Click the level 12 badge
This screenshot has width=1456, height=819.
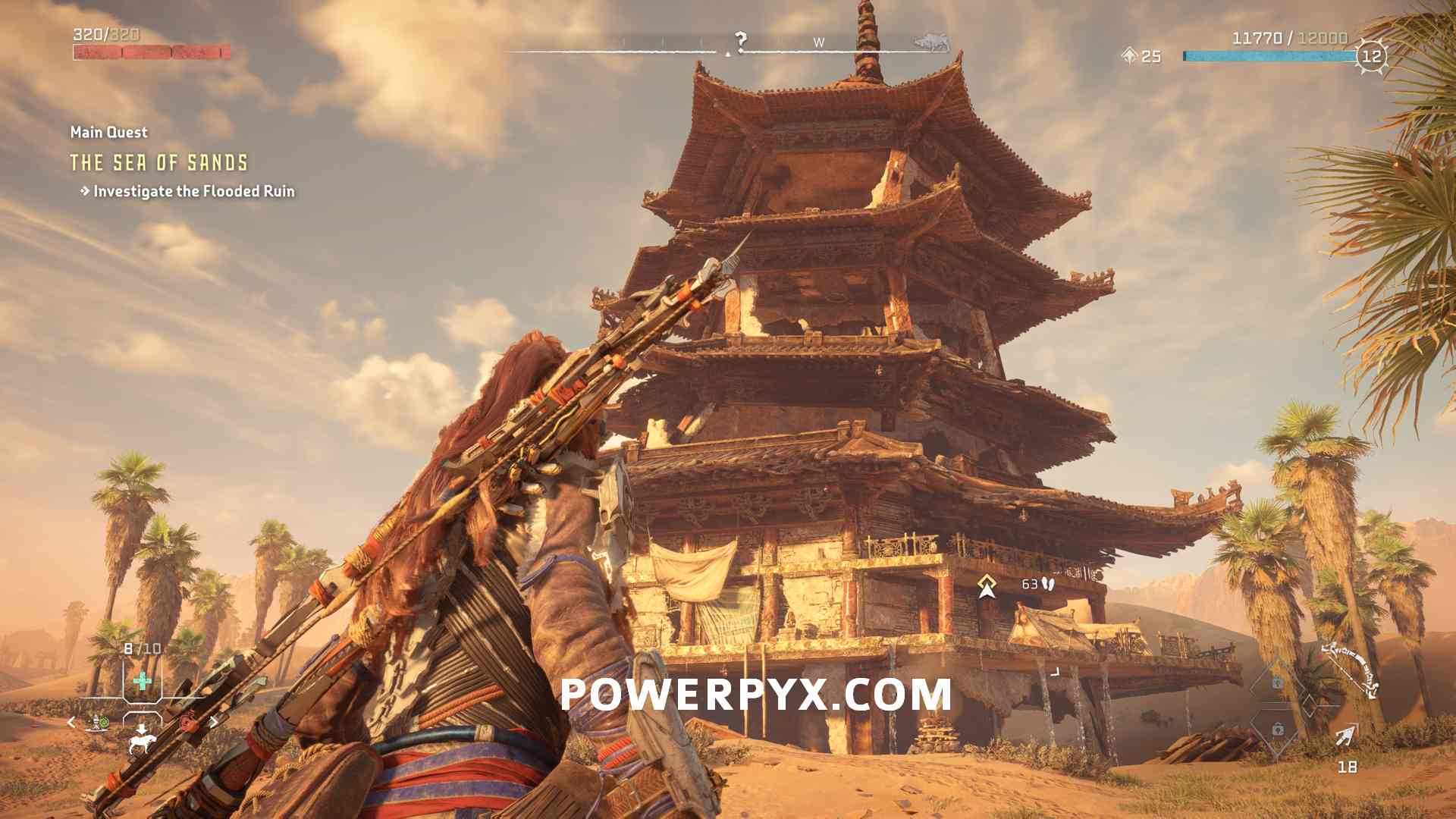tap(1372, 56)
